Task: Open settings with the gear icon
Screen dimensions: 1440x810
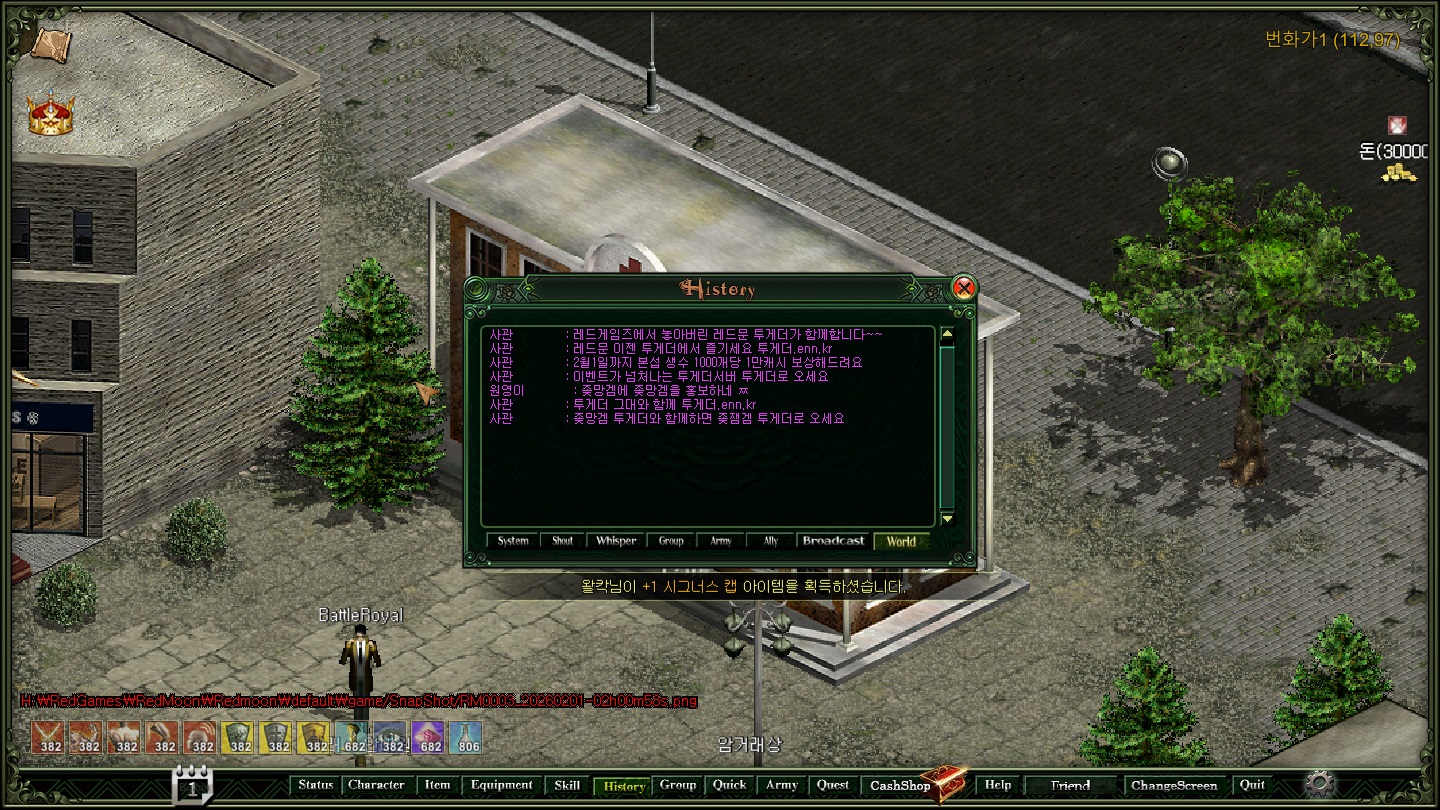Action: tap(1320, 783)
